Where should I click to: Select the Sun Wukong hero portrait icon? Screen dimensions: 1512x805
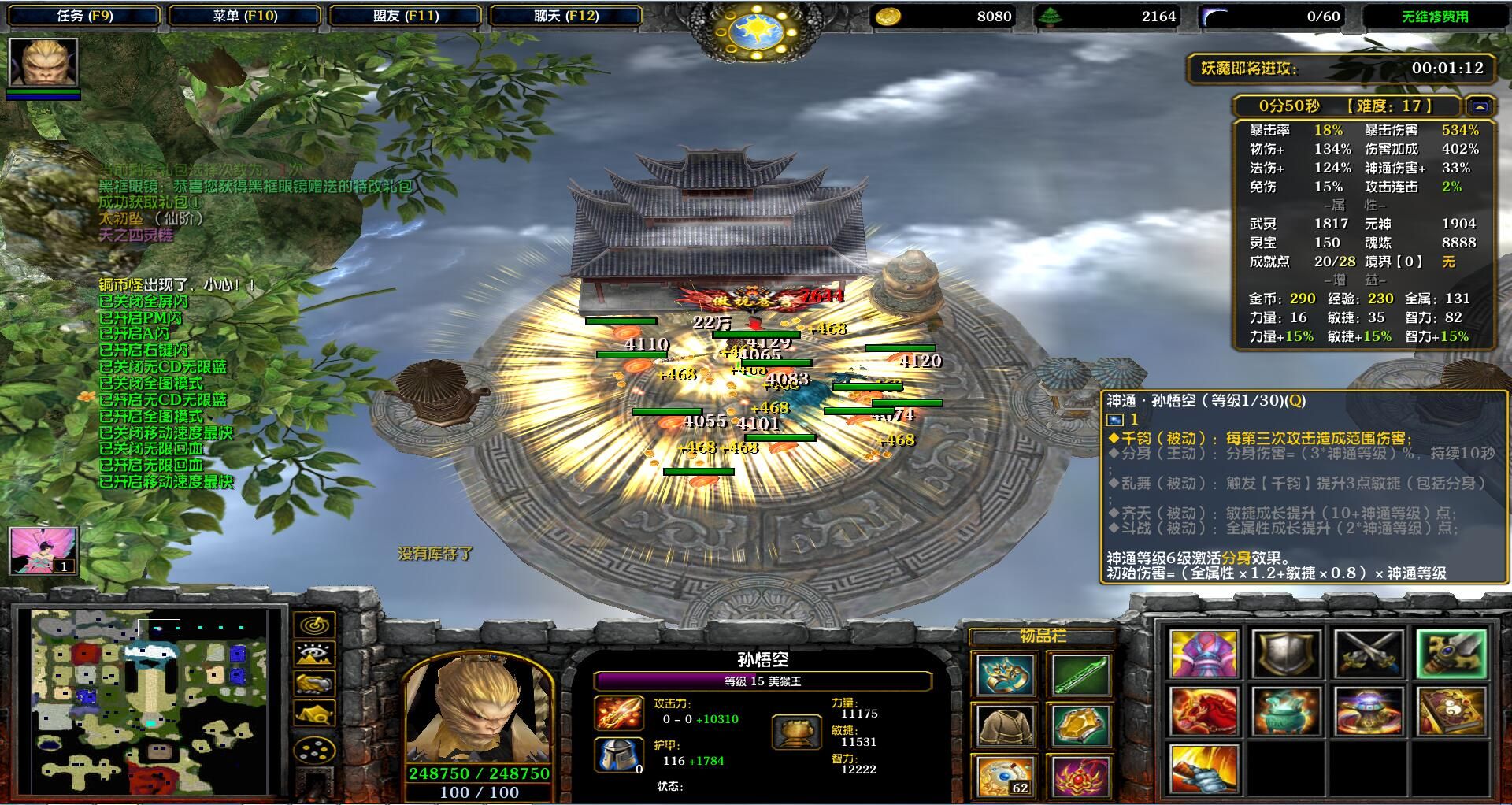(43, 62)
